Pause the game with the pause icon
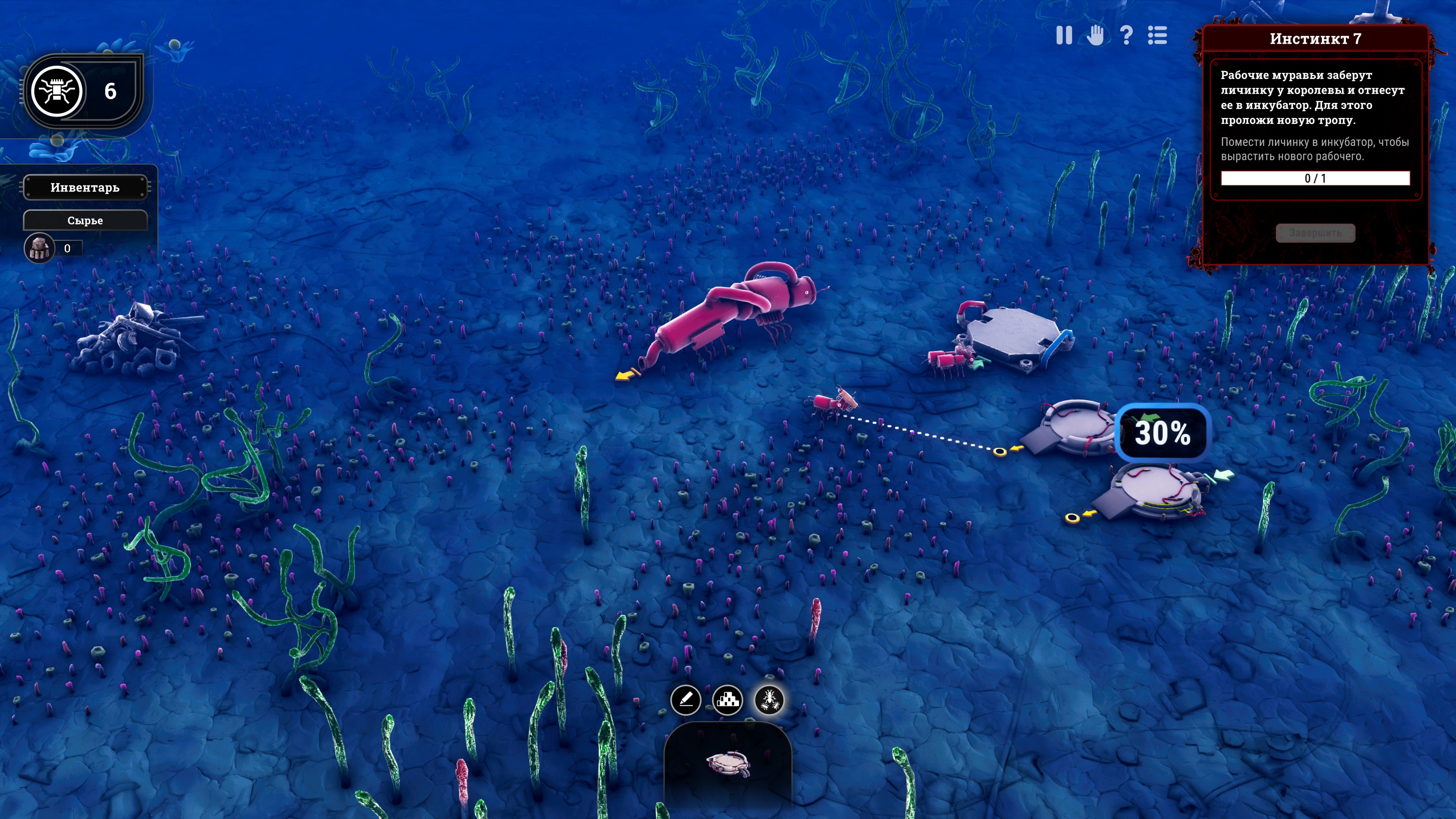The height and width of the screenshot is (819, 1456). pos(1064,36)
